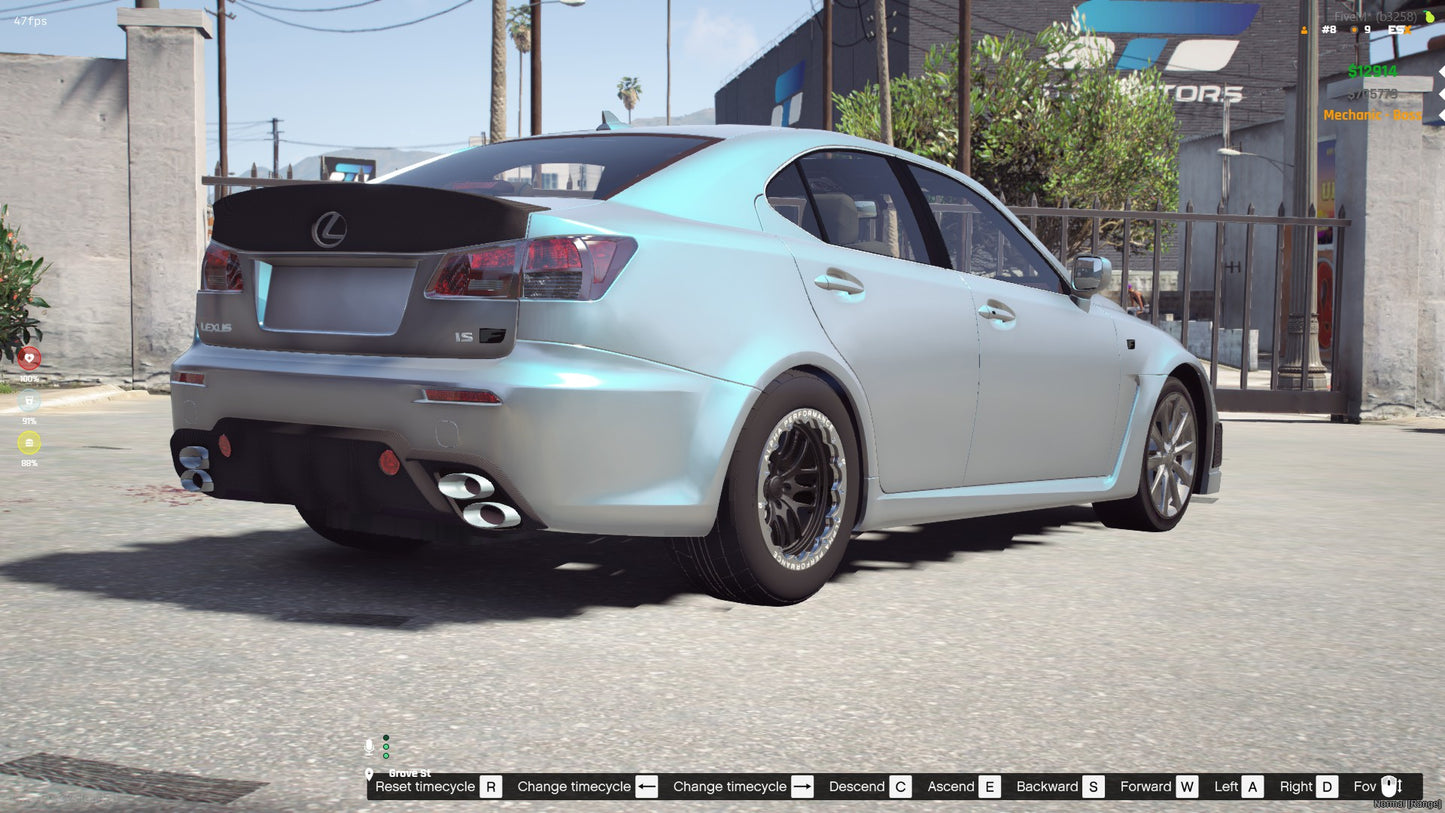Click the Grove St location pin icon
The width and height of the screenshot is (1445, 813).
pyautogui.click(x=371, y=773)
